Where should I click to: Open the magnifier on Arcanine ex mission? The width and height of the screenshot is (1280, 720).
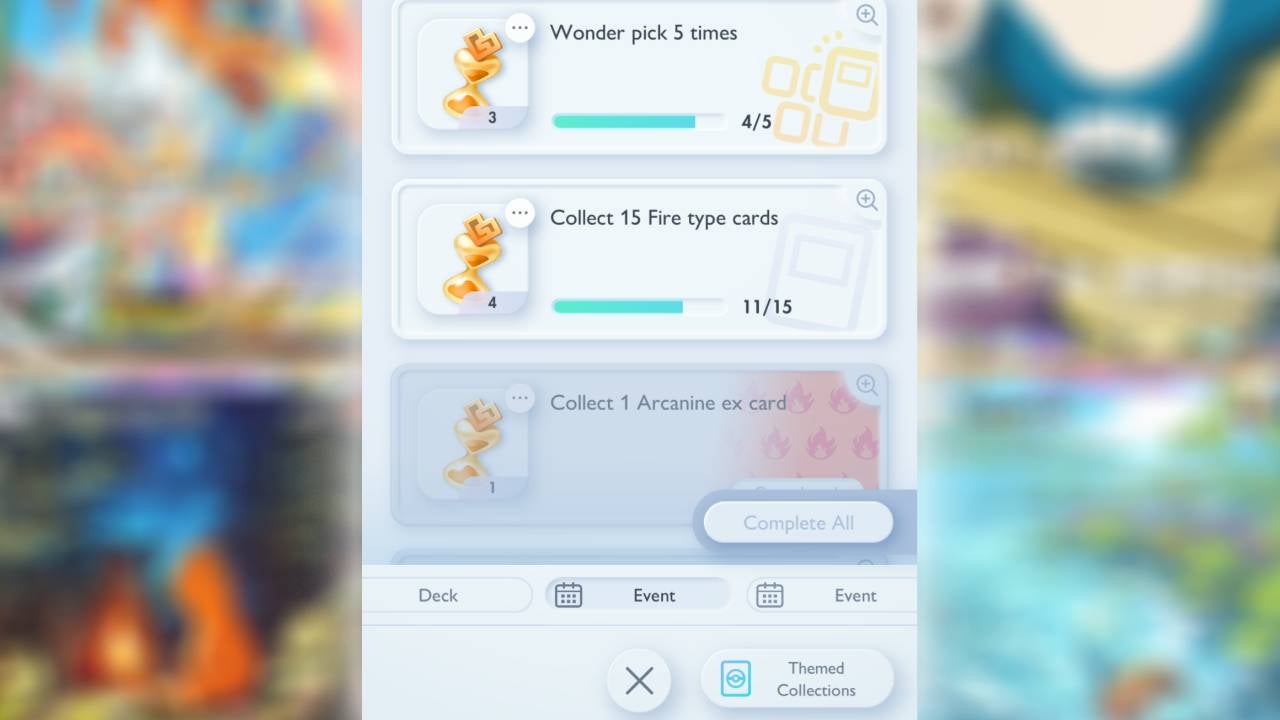(866, 386)
